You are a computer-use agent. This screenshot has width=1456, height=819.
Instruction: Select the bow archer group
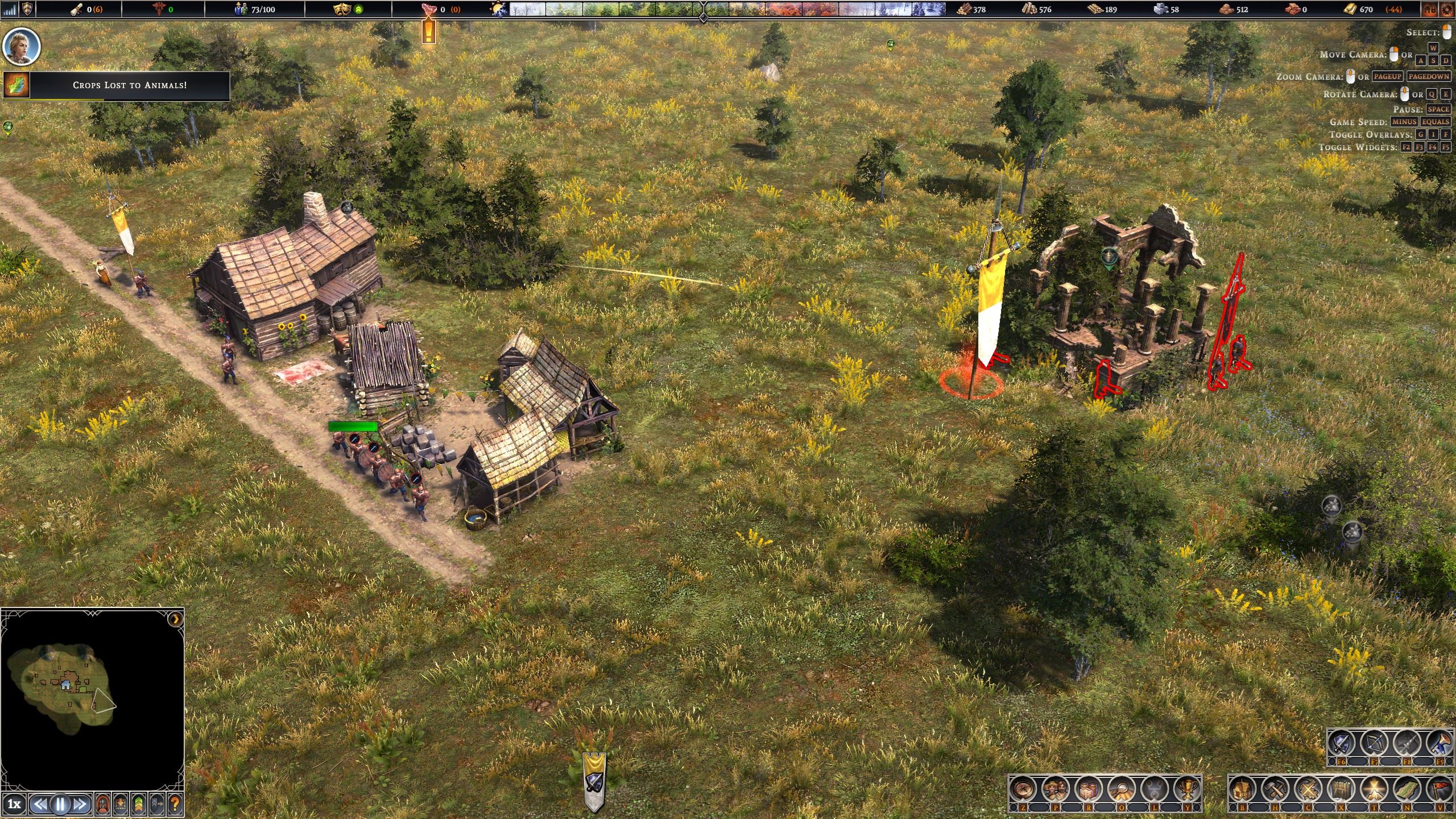[1374, 743]
